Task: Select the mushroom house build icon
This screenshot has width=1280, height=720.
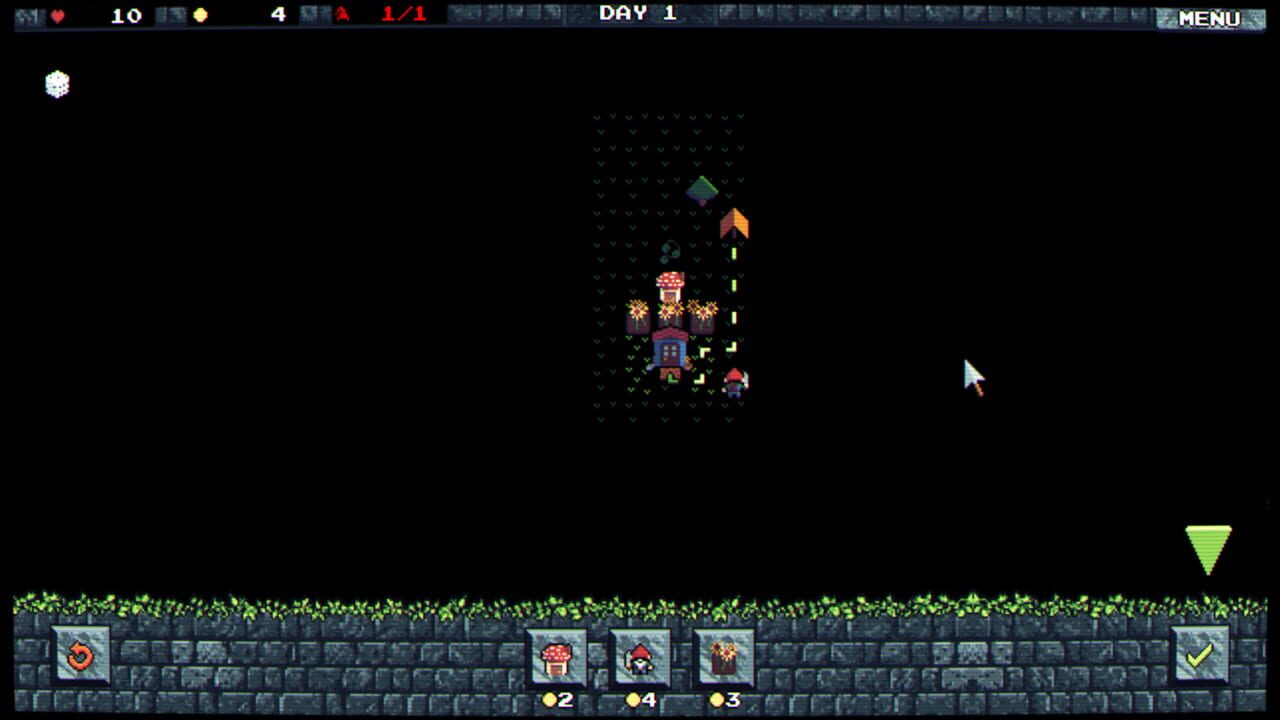Action: click(x=558, y=658)
